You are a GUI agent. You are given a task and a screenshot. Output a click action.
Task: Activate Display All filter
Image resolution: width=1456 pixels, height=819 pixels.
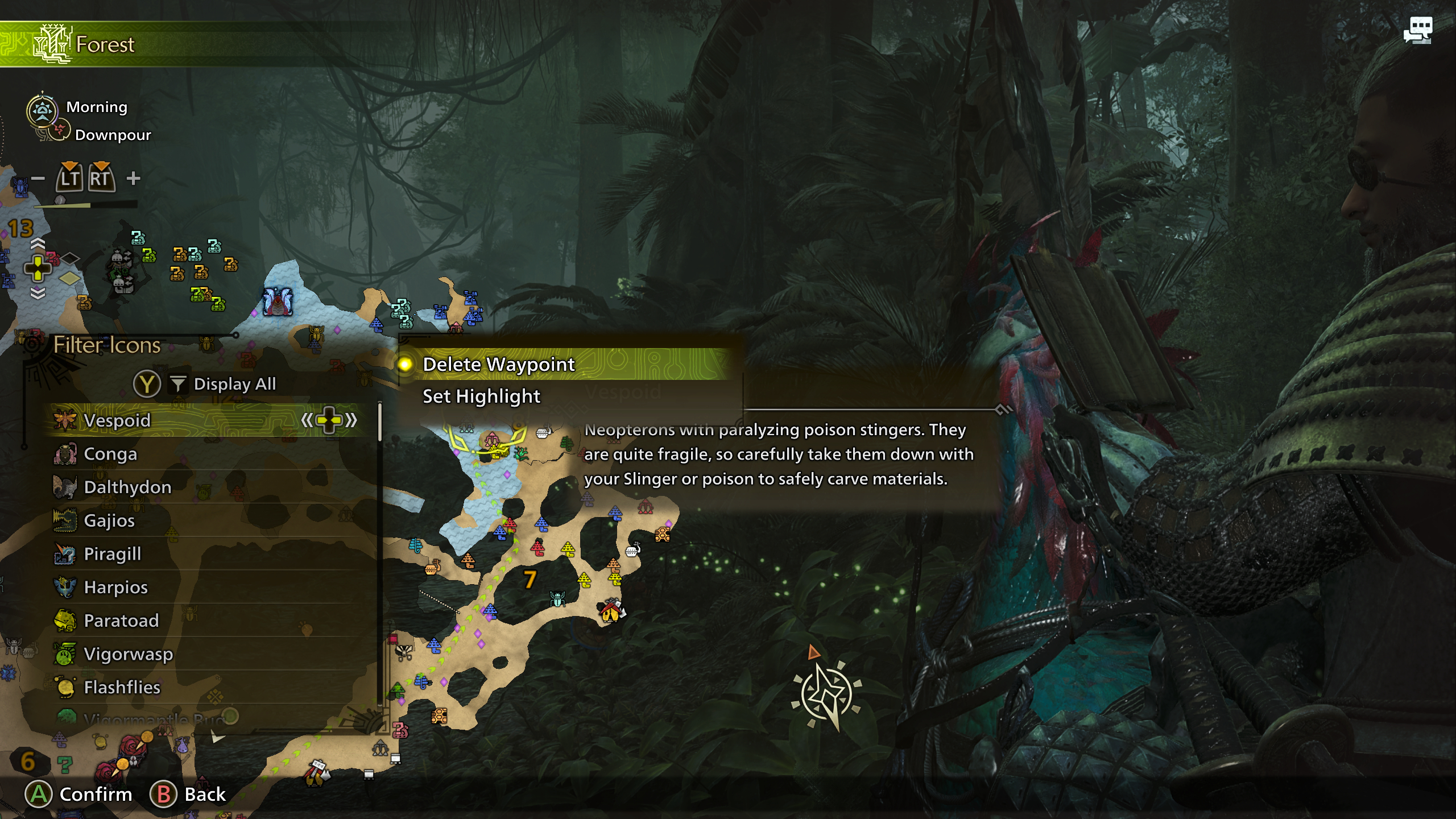pos(234,384)
